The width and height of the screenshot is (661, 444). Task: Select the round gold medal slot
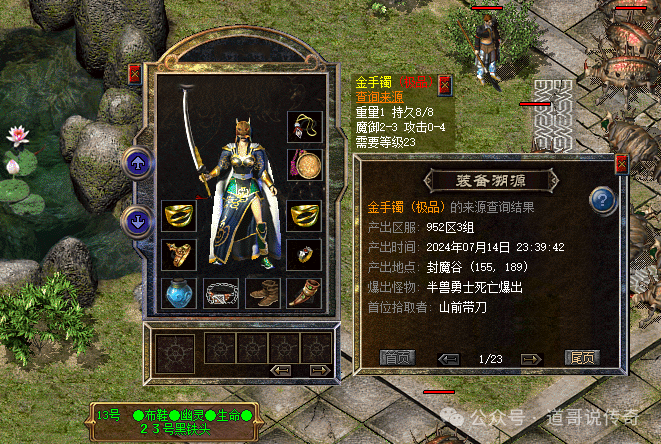click(304, 164)
